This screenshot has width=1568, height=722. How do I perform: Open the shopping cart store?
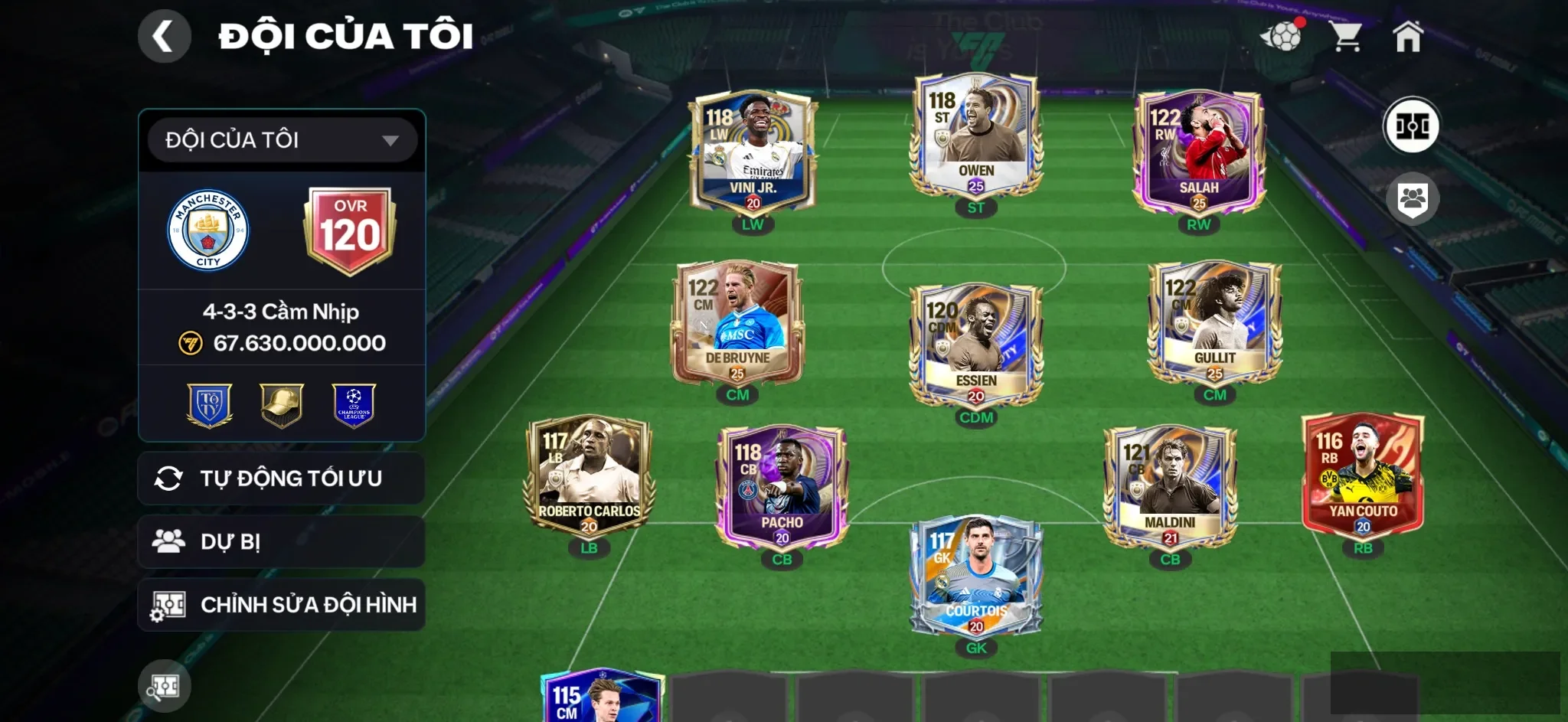pos(1345,37)
